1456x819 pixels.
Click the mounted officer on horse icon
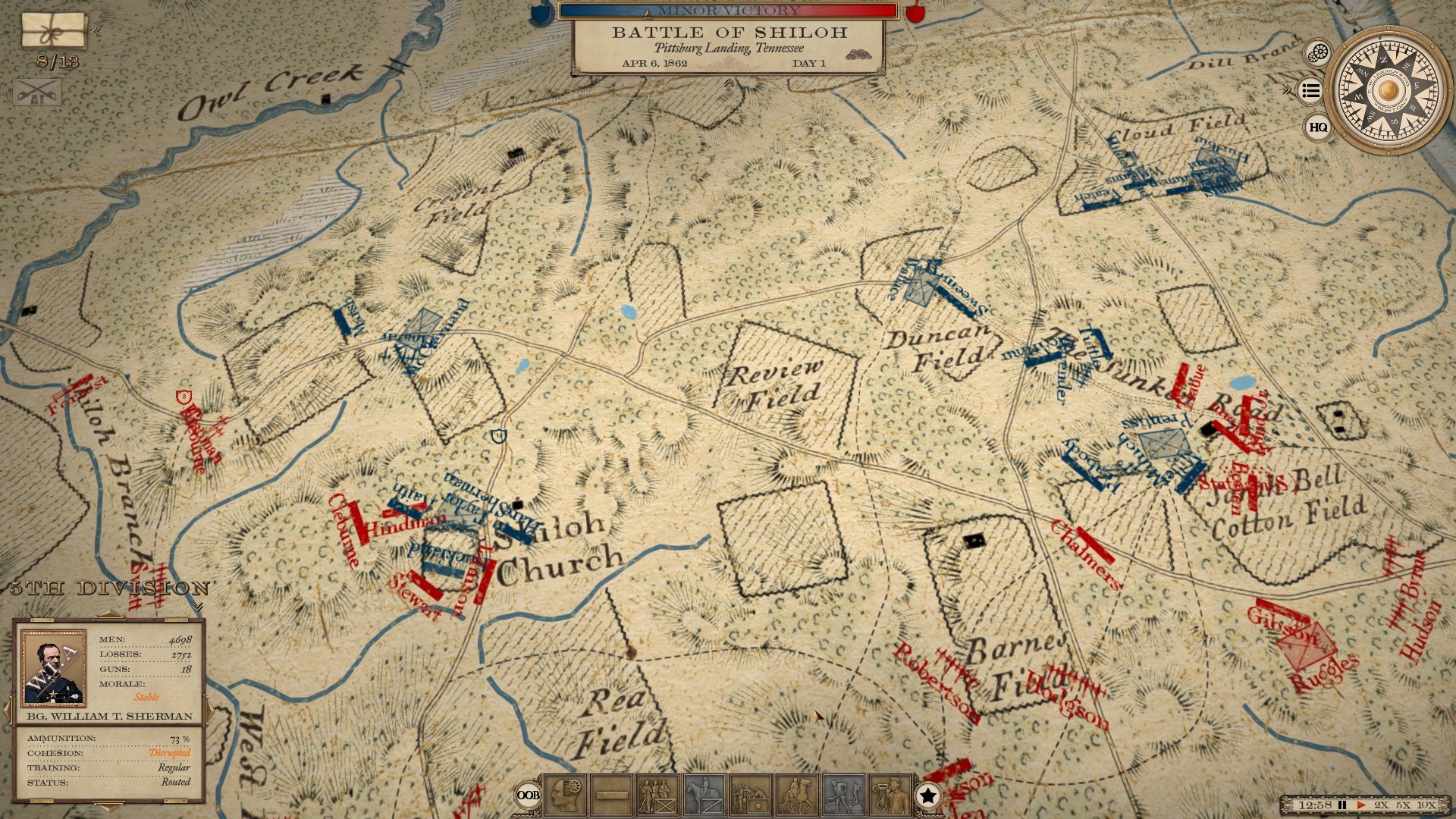[796, 795]
